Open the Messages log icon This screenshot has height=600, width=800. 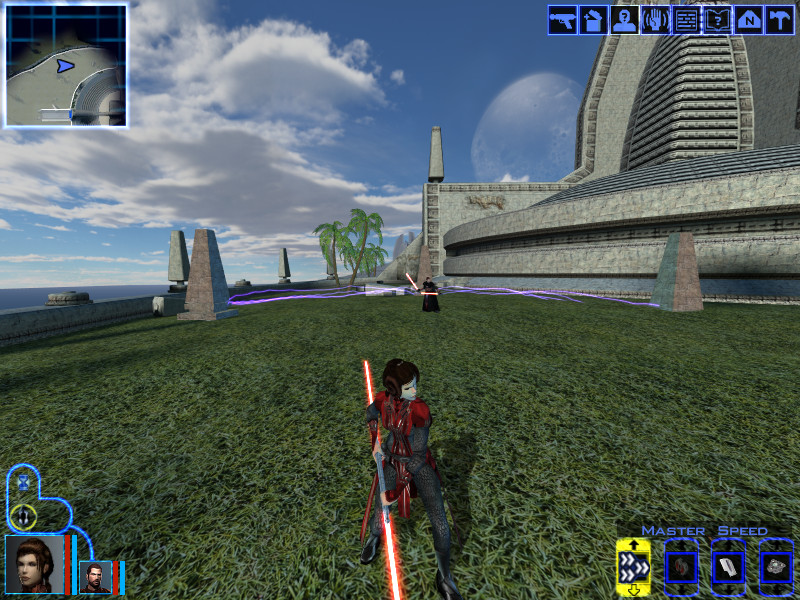[x=687, y=21]
